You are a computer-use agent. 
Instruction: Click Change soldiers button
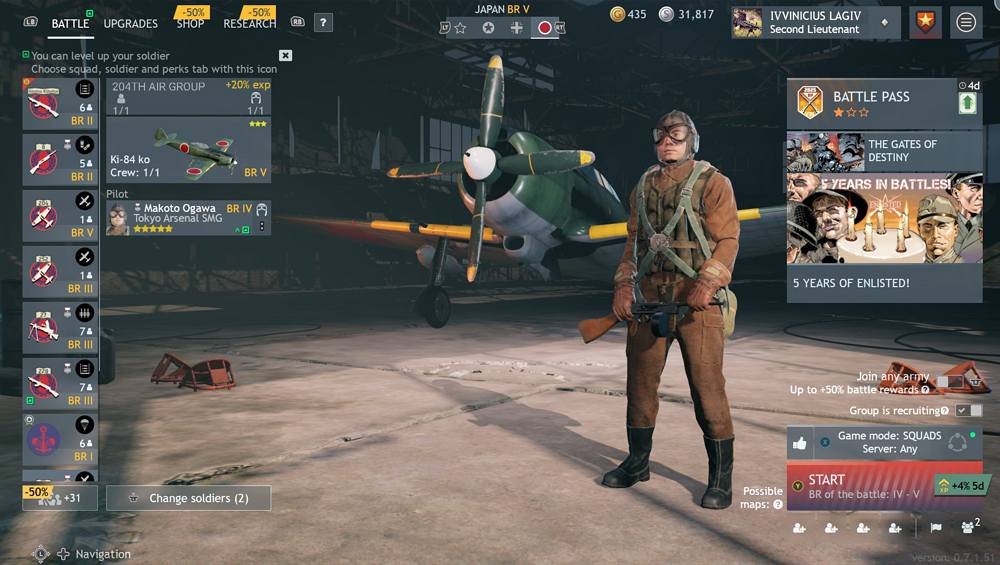click(x=188, y=498)
